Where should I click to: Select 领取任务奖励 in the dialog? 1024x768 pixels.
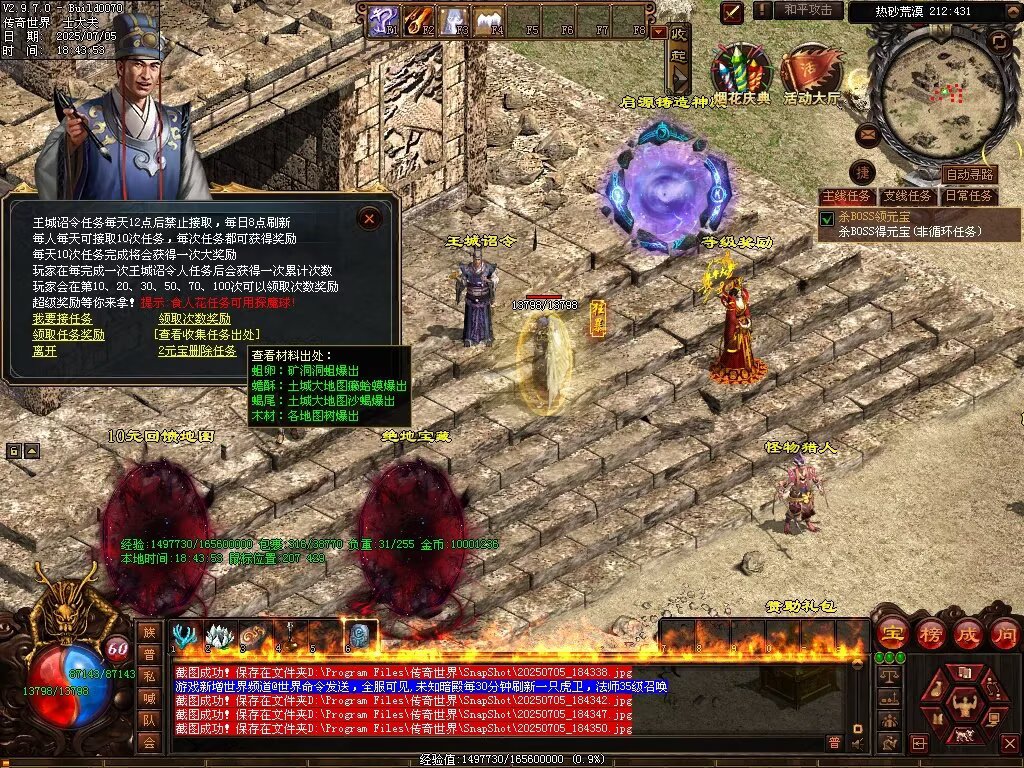coord(68,335)
